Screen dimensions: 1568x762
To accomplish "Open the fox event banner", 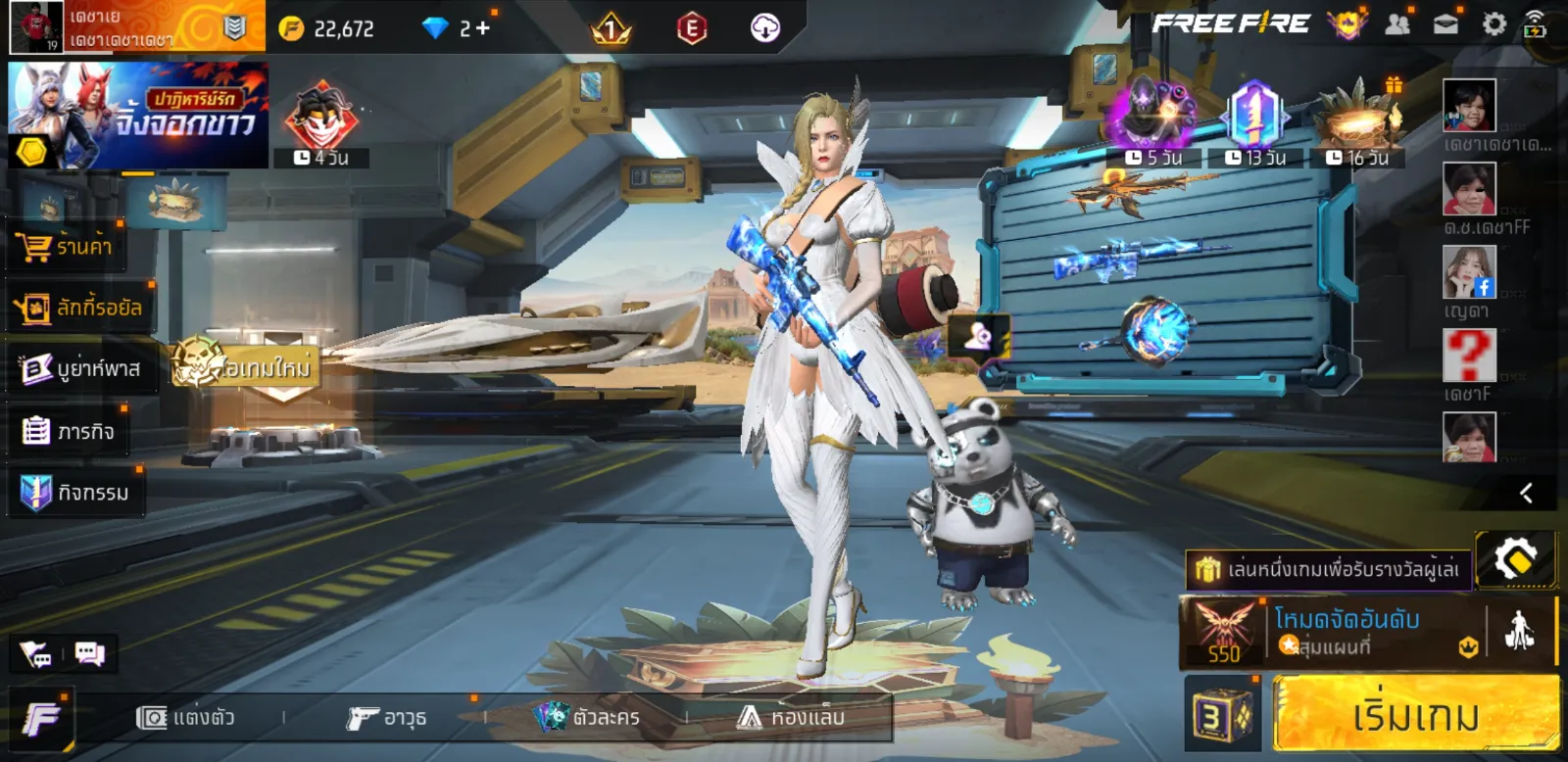I will coord(138,115).
